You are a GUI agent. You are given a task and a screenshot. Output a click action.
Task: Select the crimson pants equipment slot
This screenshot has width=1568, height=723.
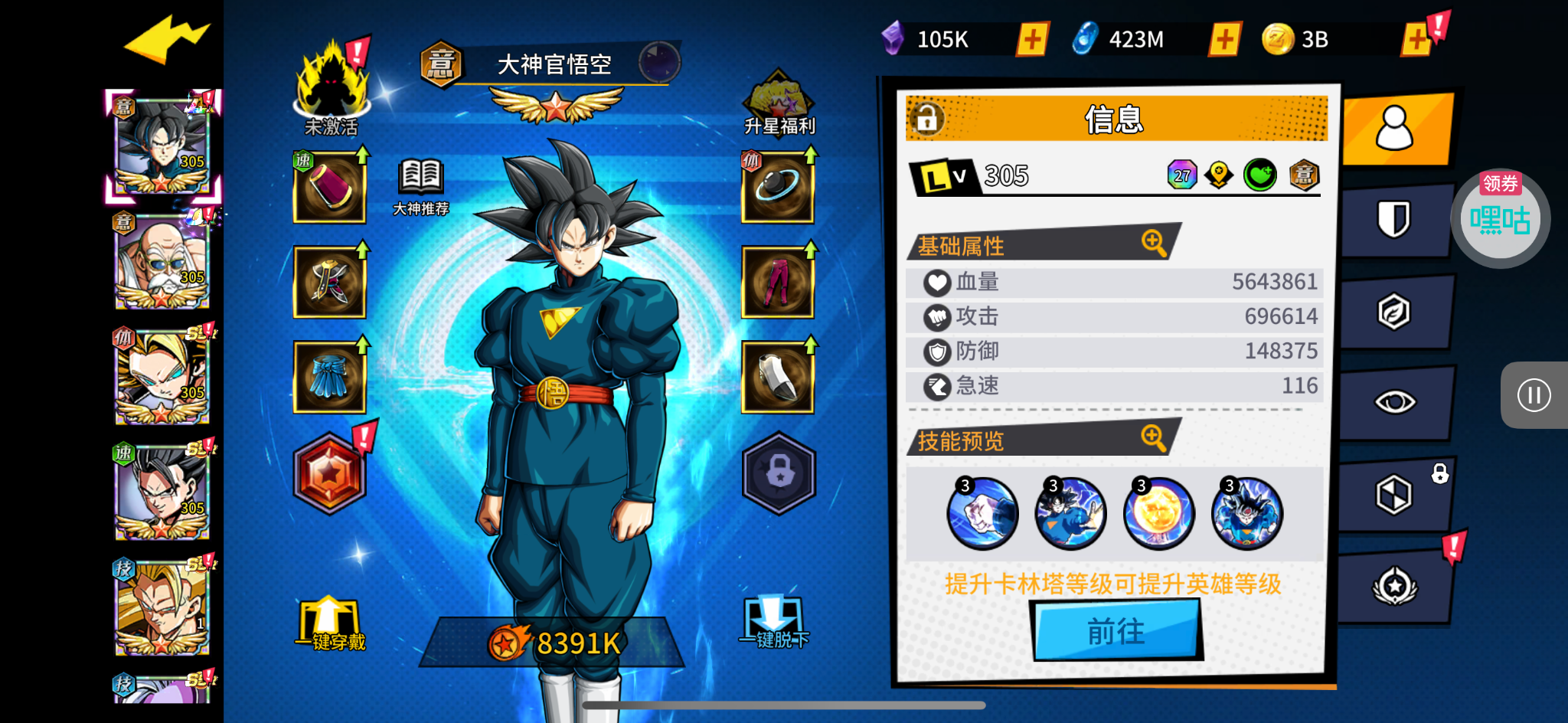click(x=777, y=282)
